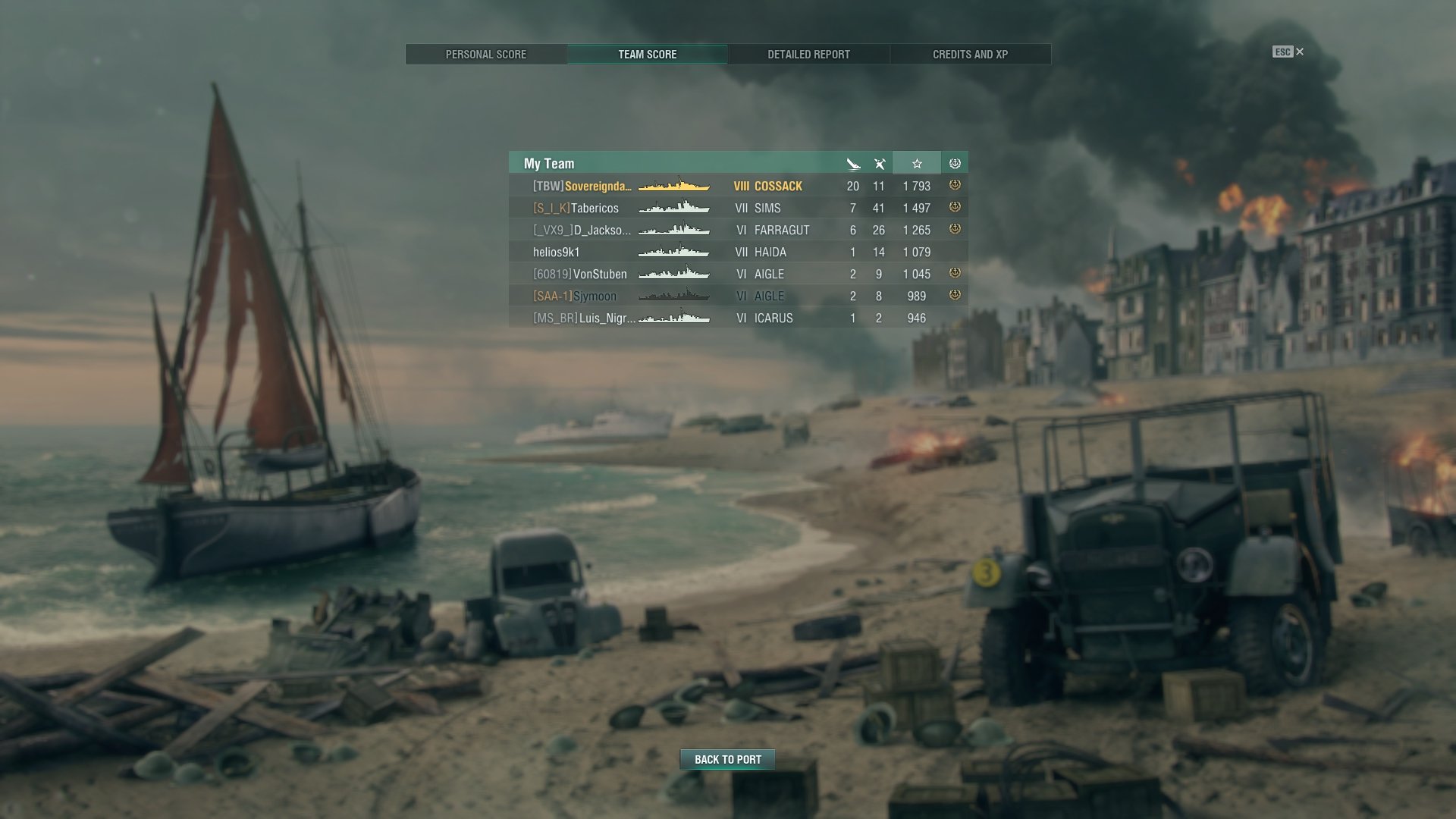Show the Credits and XP tab
The width and height of the screenshot is (1456, 819).
(x=970, y=55)
